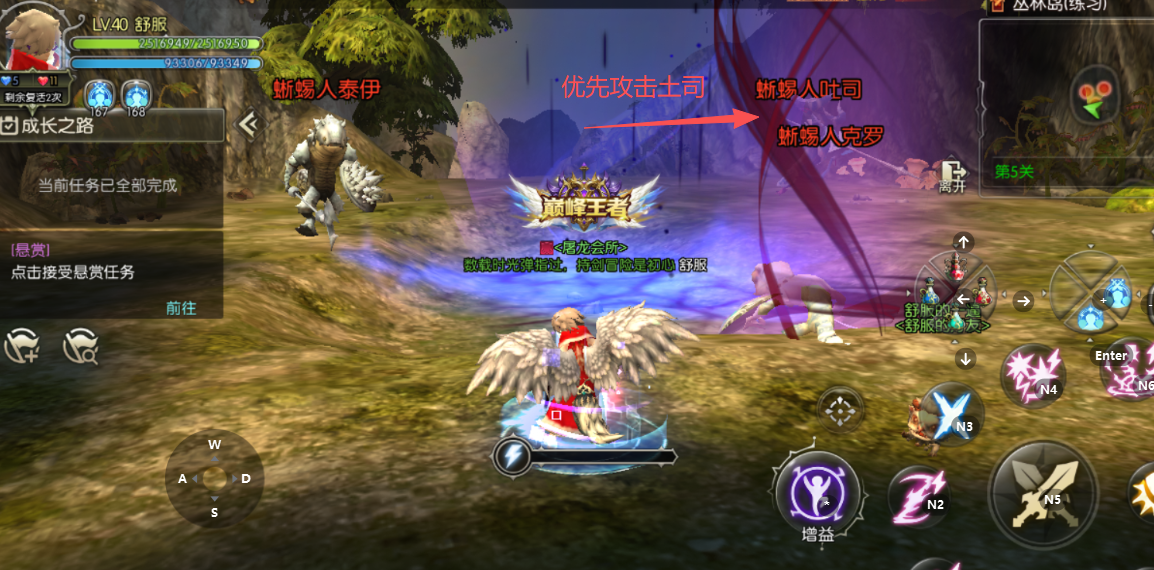This screenshot has height=570, width=1154.
Task: Use the N2 pink lightning slash skill
Action: pyautogui.click(x=919, y=494)
